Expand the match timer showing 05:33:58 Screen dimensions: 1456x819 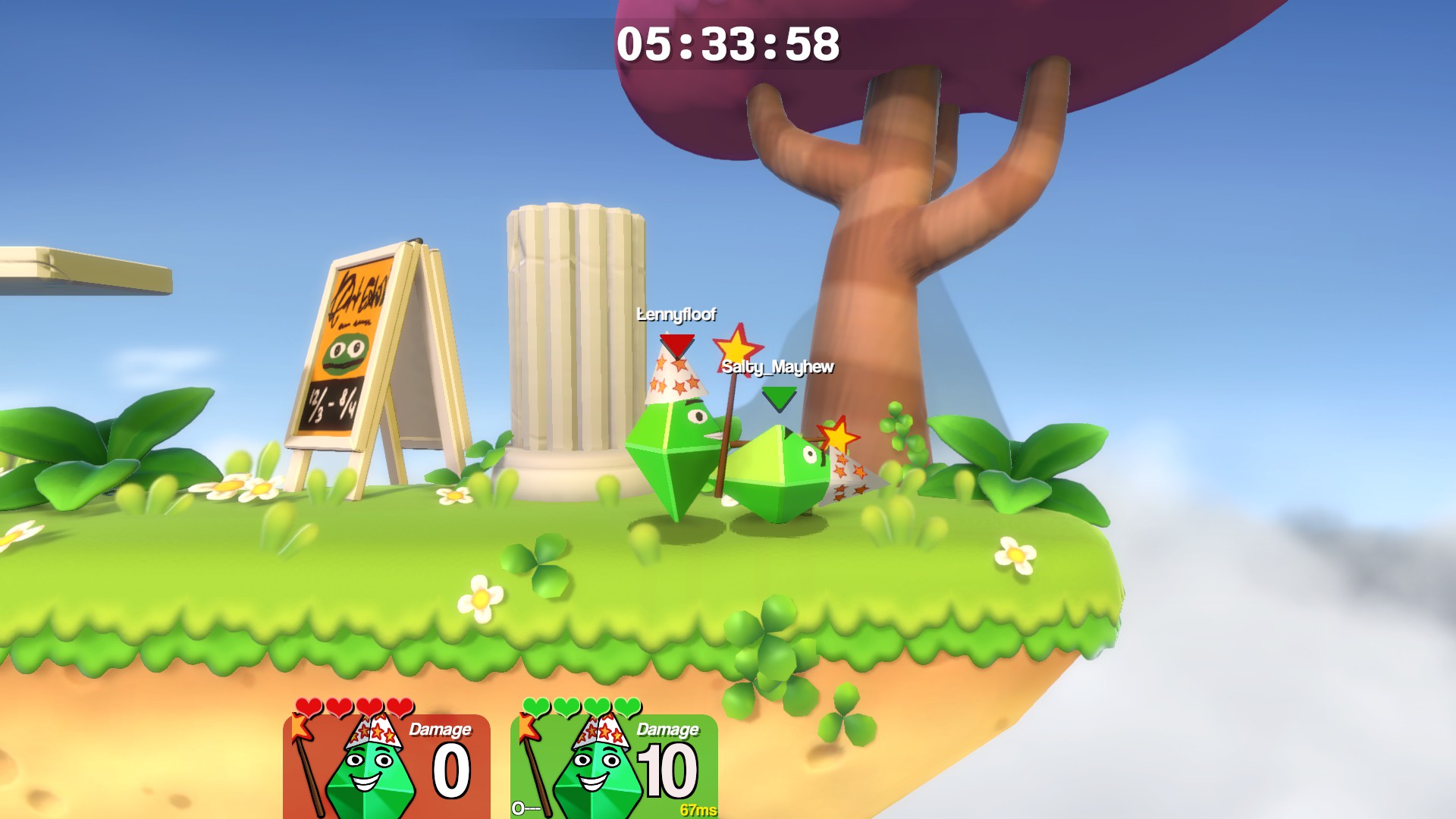[730, 45]
